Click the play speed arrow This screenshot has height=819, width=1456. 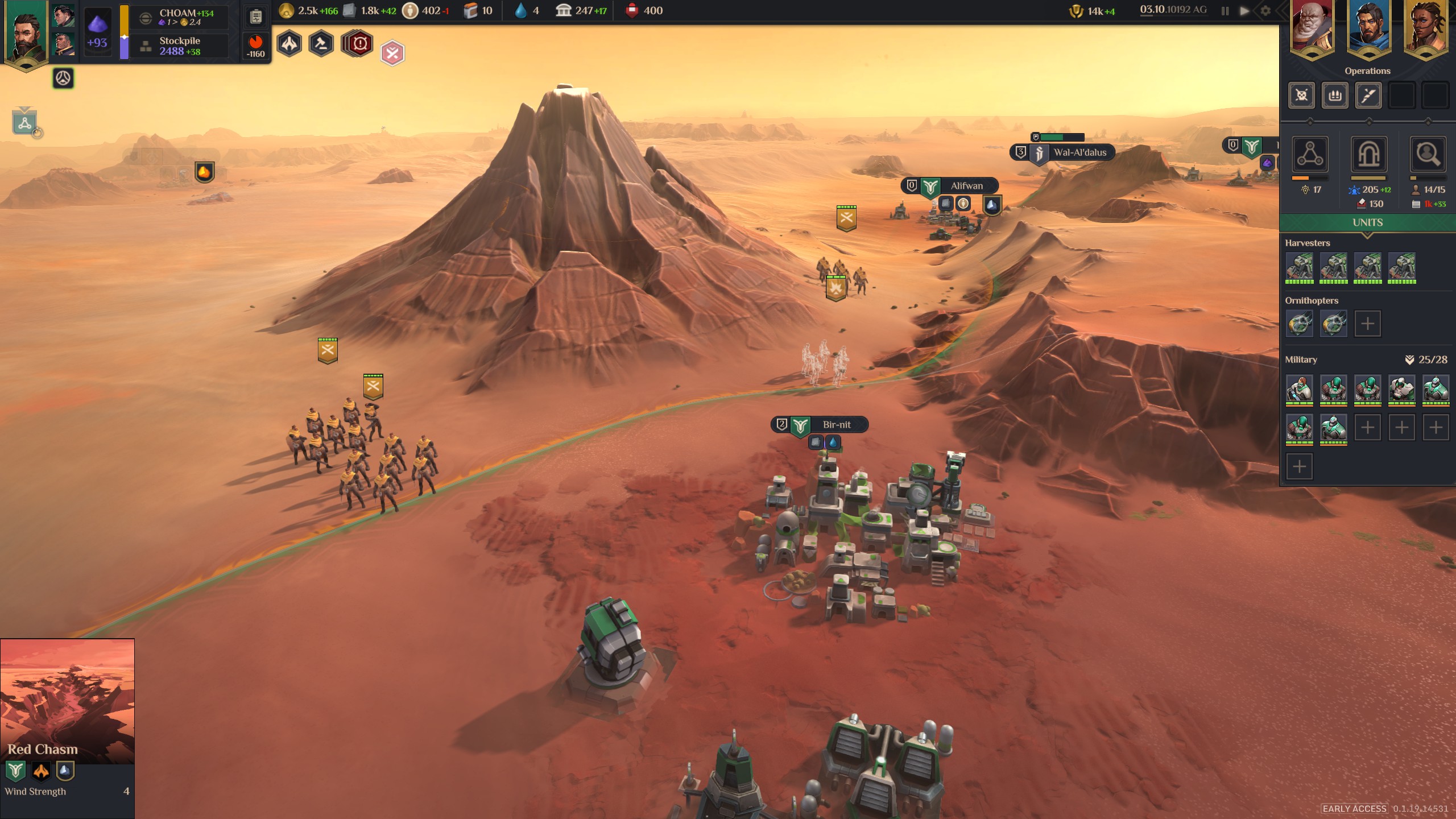click(x=1244, y=11)
